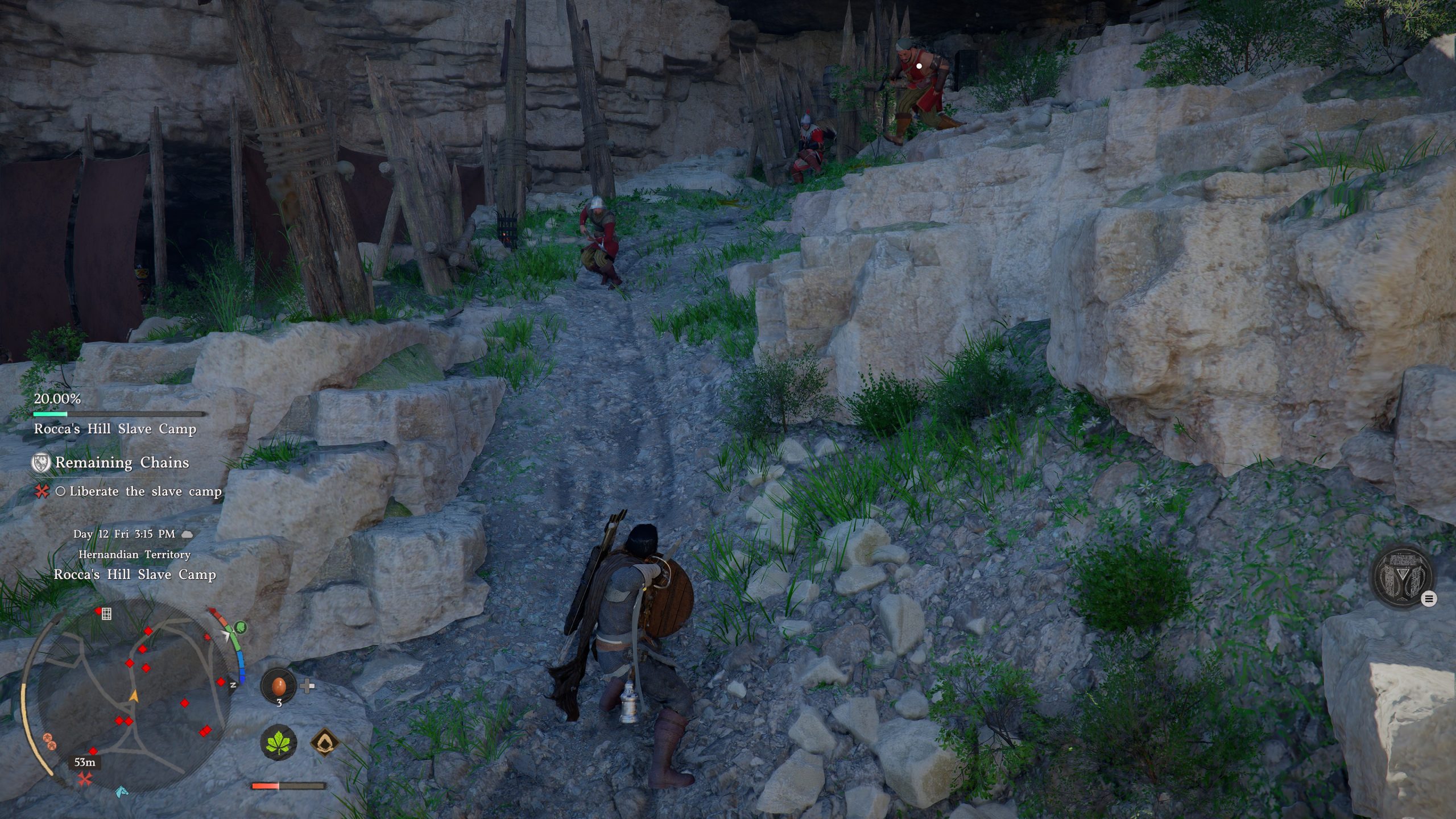Select the red cross objective marker on minimap
Screen dimensions: 1456x819
coord(85,779)
